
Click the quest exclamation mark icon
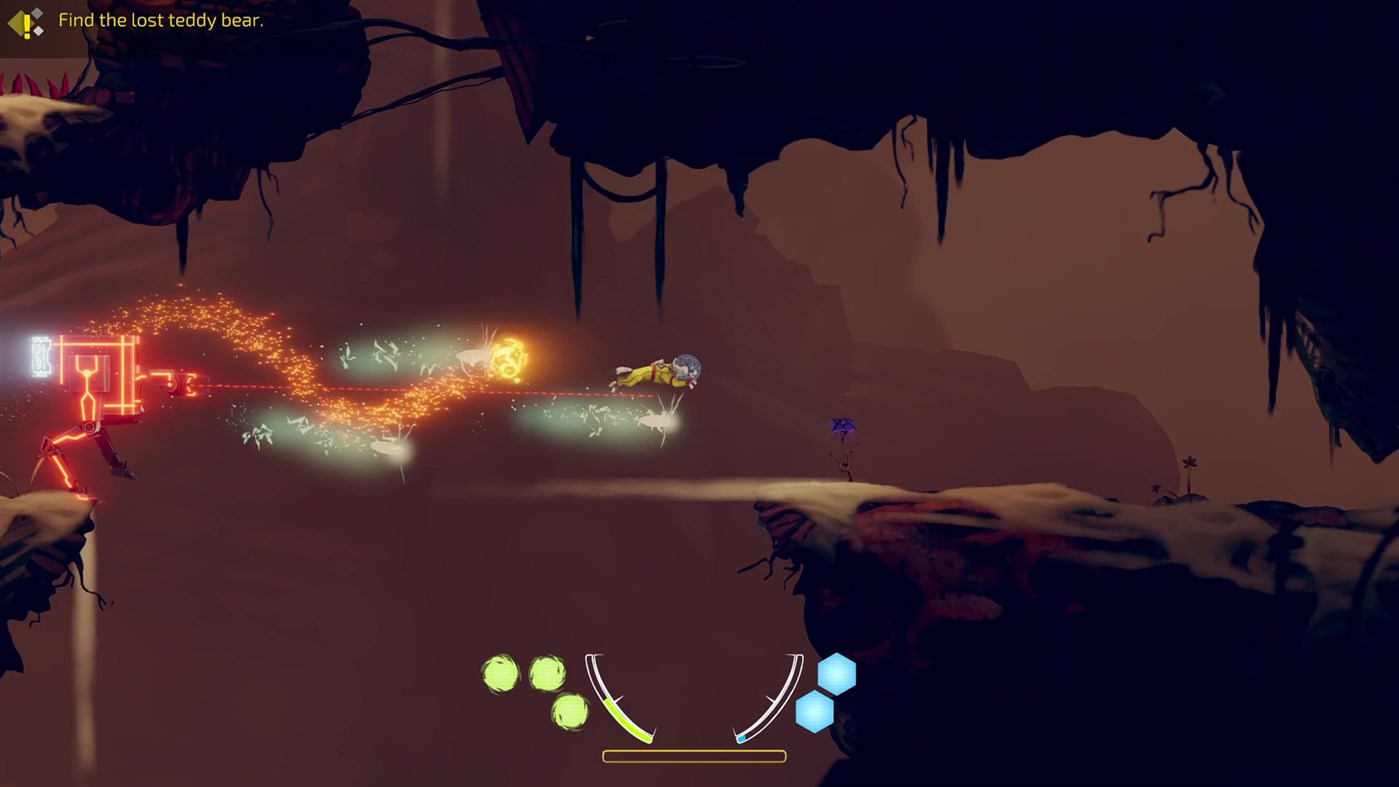point(24,25)
